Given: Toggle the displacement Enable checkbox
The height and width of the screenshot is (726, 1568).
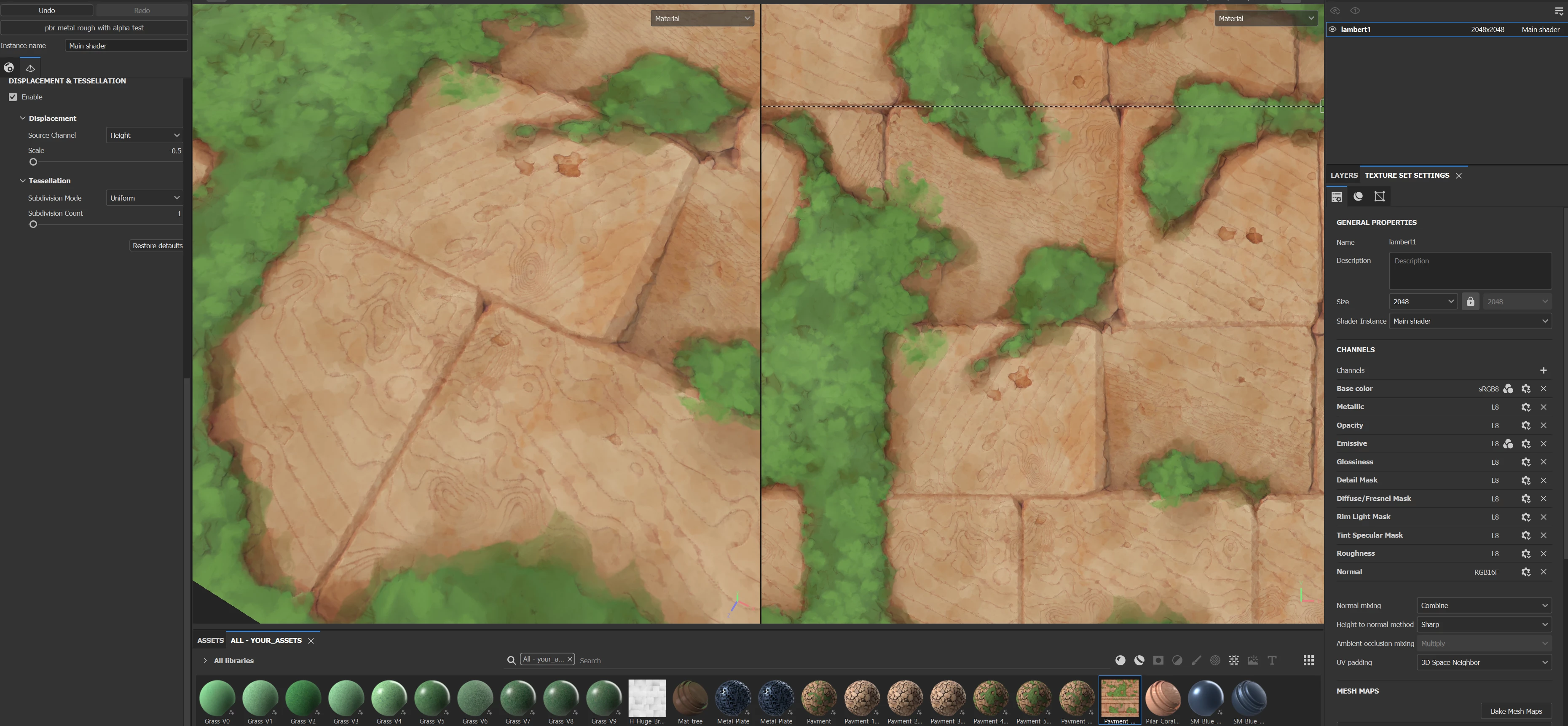Looking at the screenshot, I should [13, 97].
